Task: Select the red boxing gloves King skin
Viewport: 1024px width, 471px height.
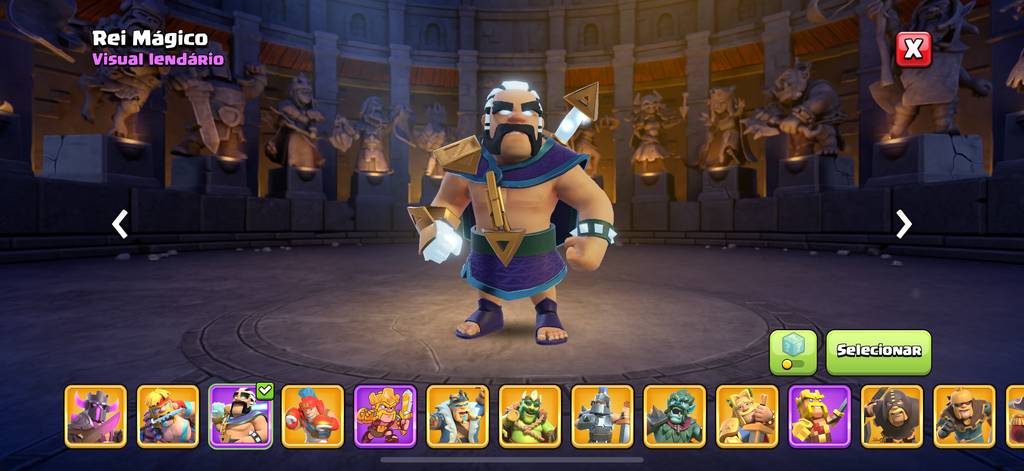Action: (x=312, y=415)
